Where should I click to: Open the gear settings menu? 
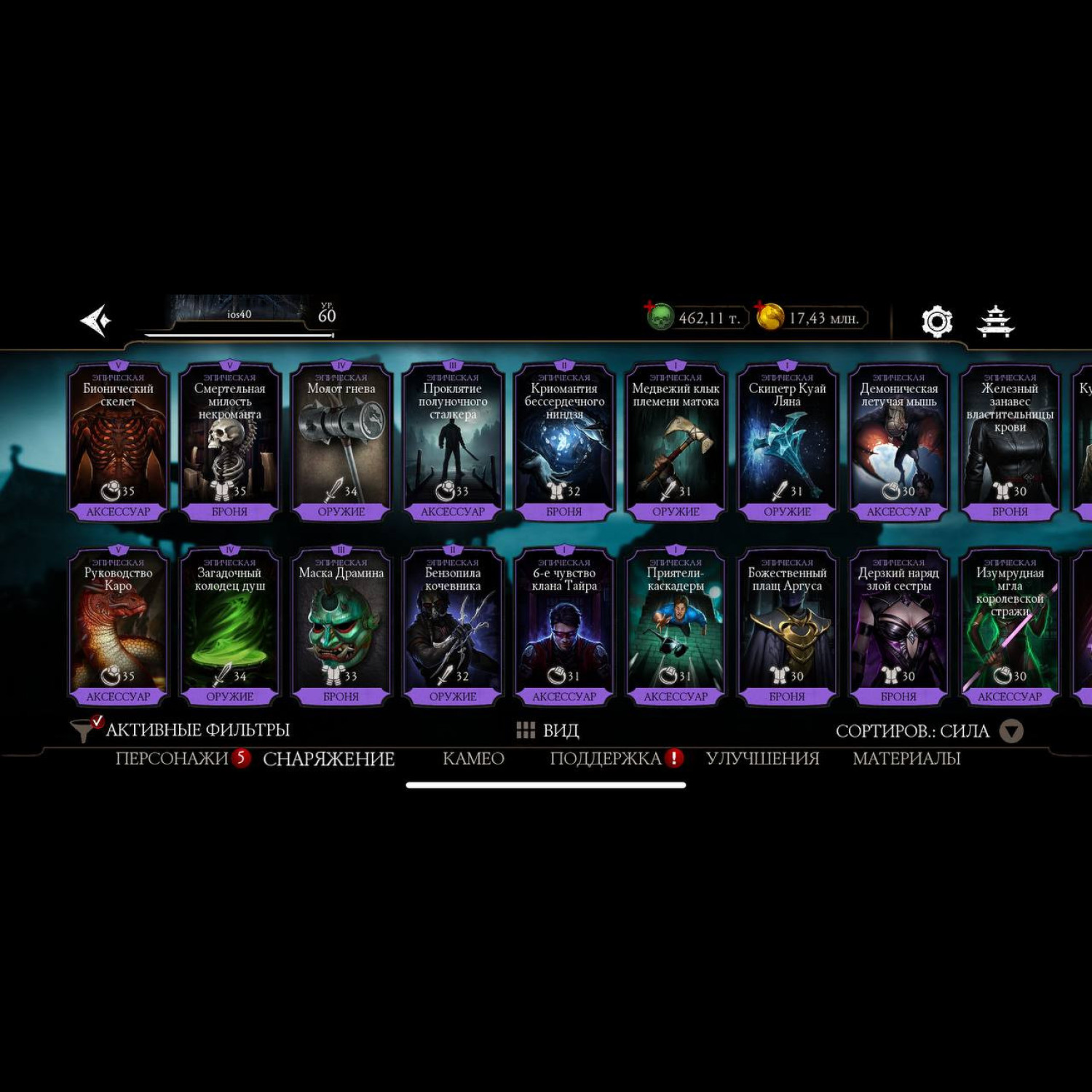936,321
